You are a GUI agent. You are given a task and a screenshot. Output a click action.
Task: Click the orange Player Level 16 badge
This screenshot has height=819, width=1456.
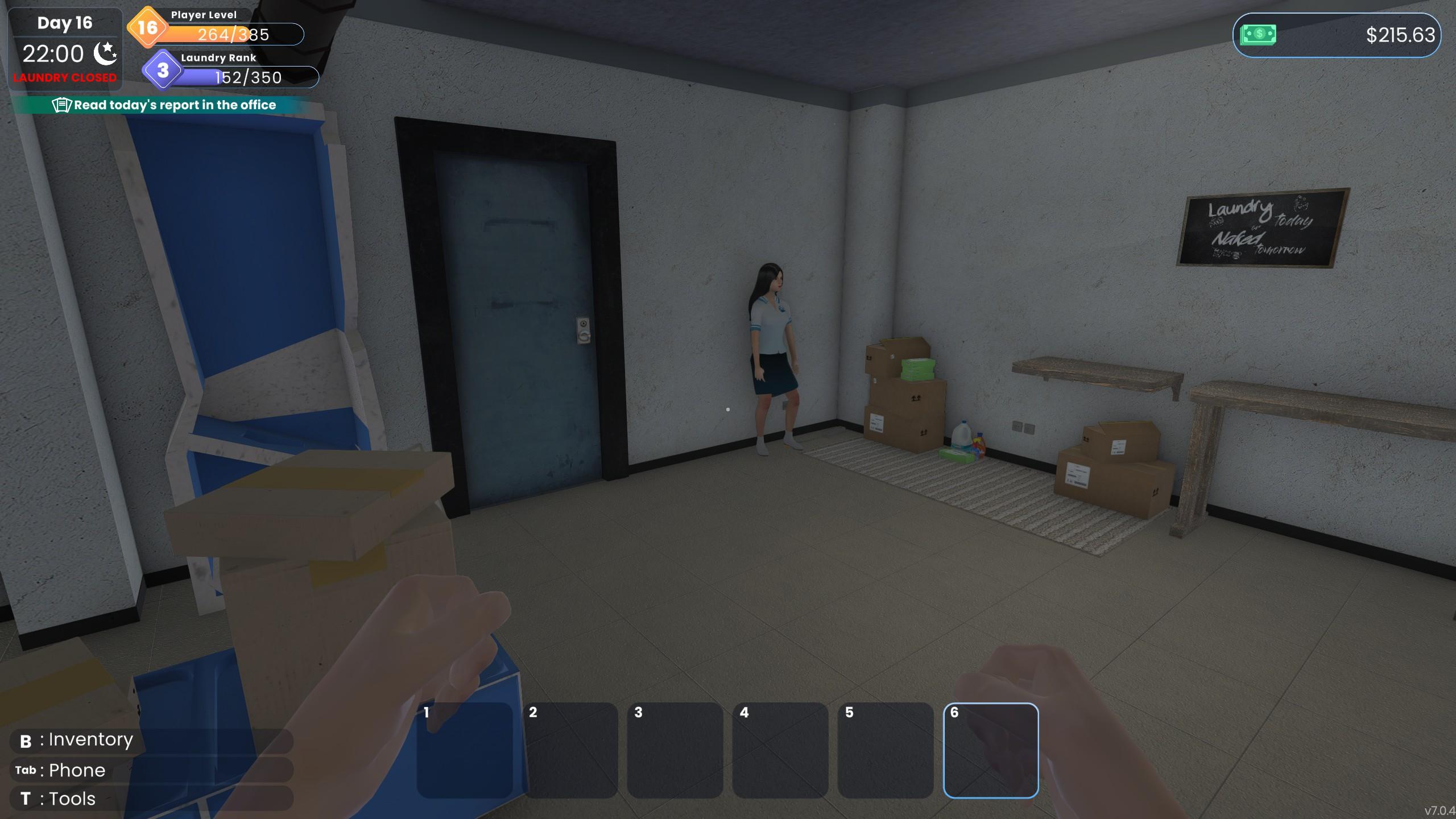tap(147, 27)
